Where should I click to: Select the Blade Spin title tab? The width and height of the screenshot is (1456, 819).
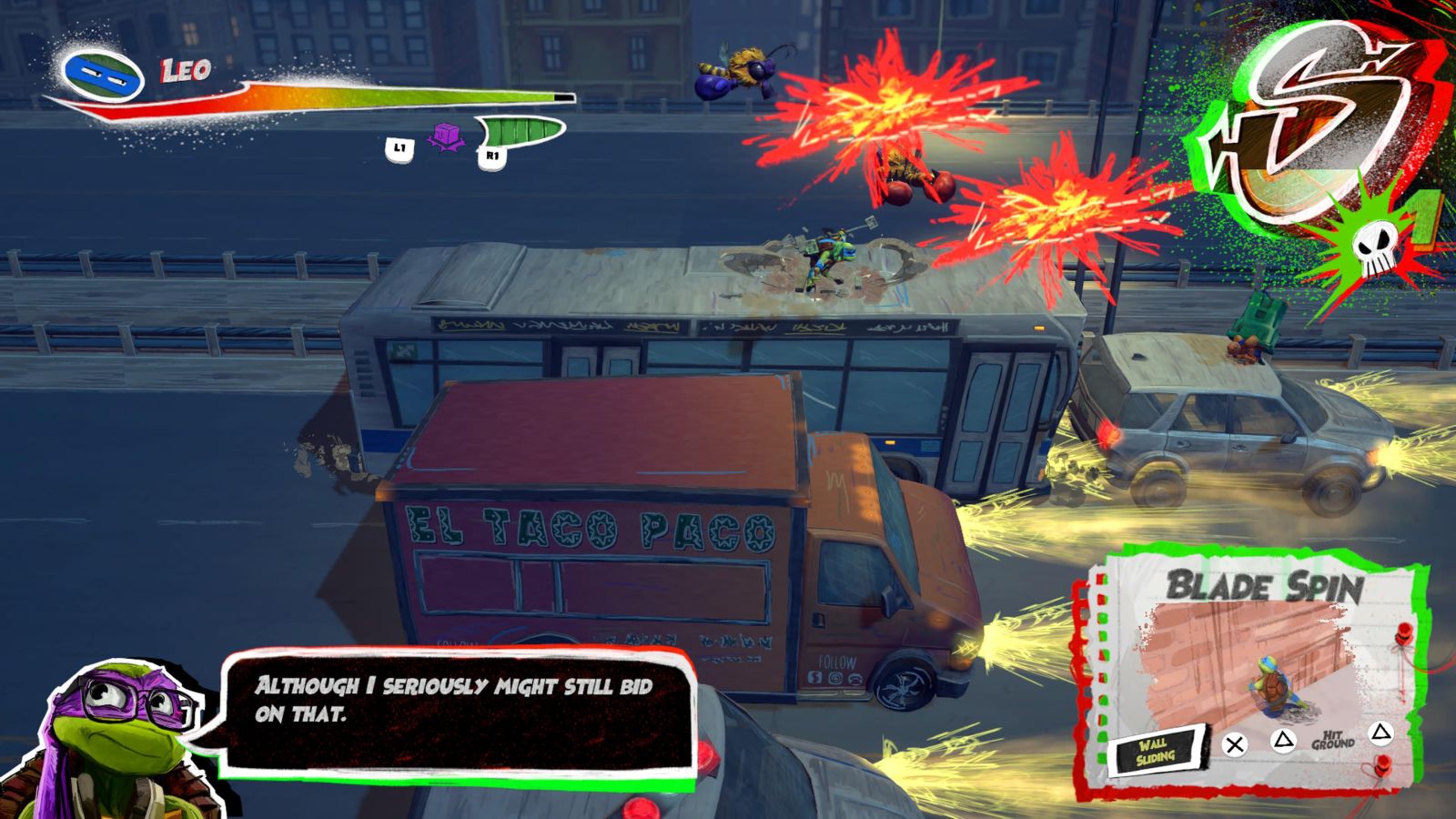coord(1265,587)
